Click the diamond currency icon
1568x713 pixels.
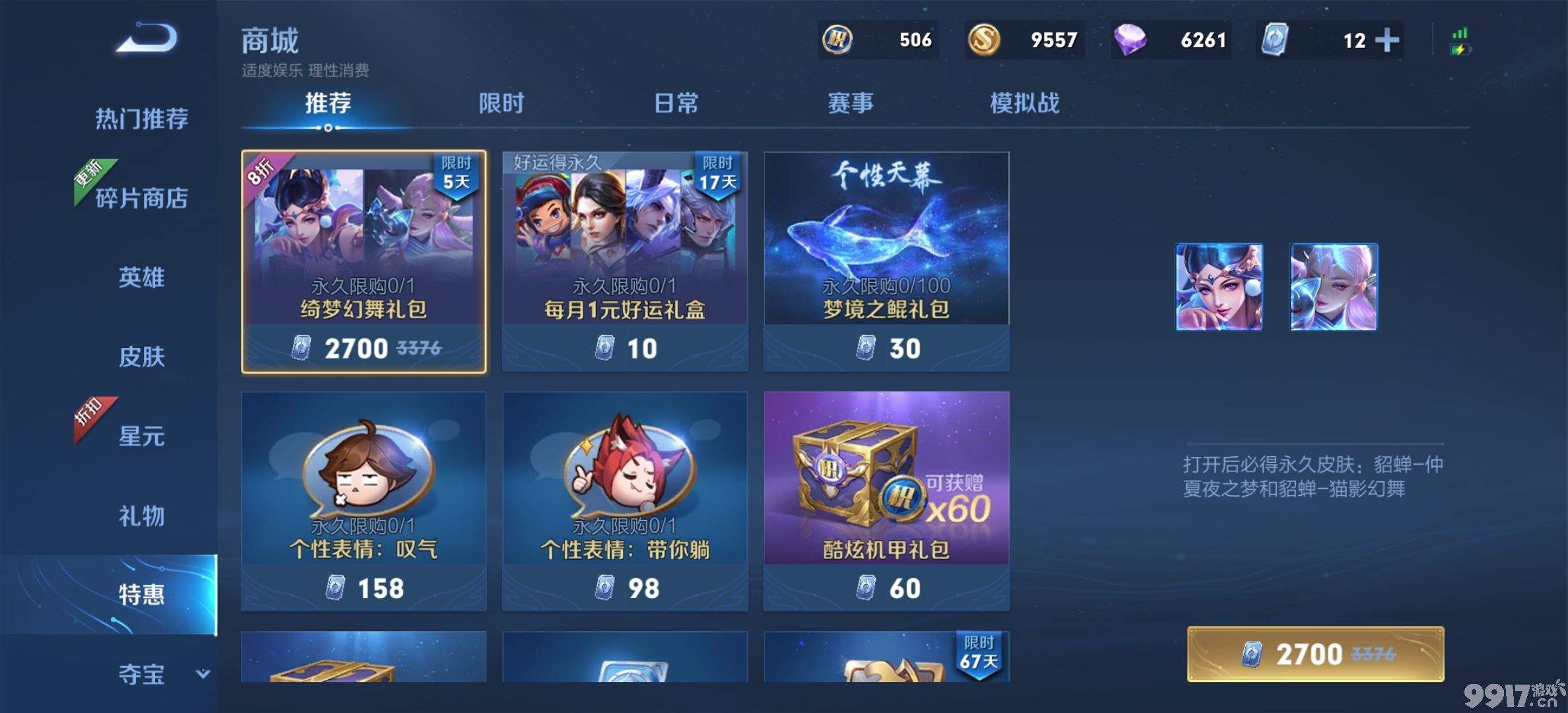click(1128, 40)
